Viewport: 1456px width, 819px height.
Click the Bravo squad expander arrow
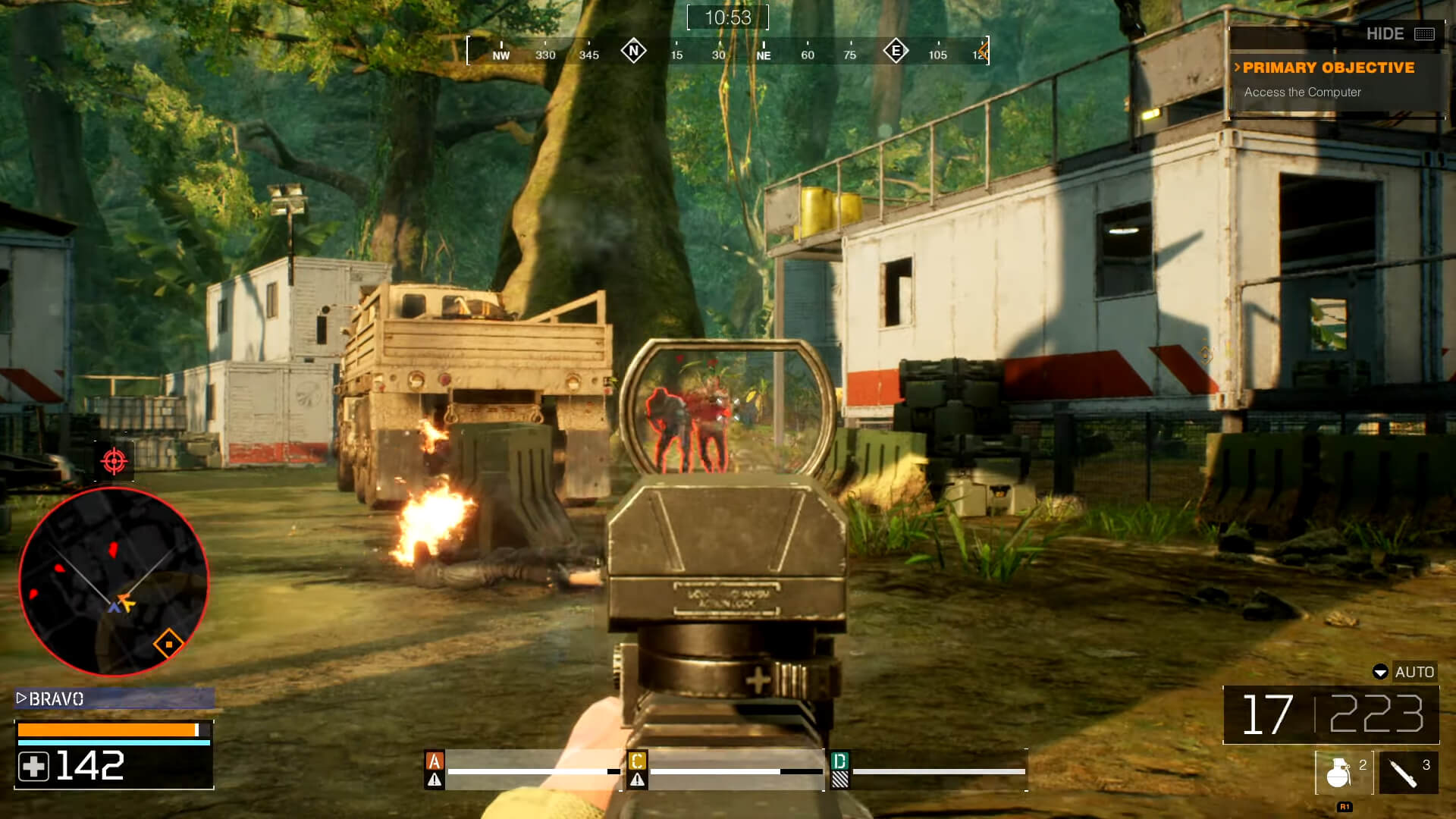pyautogui.click(x=22, y=698)
